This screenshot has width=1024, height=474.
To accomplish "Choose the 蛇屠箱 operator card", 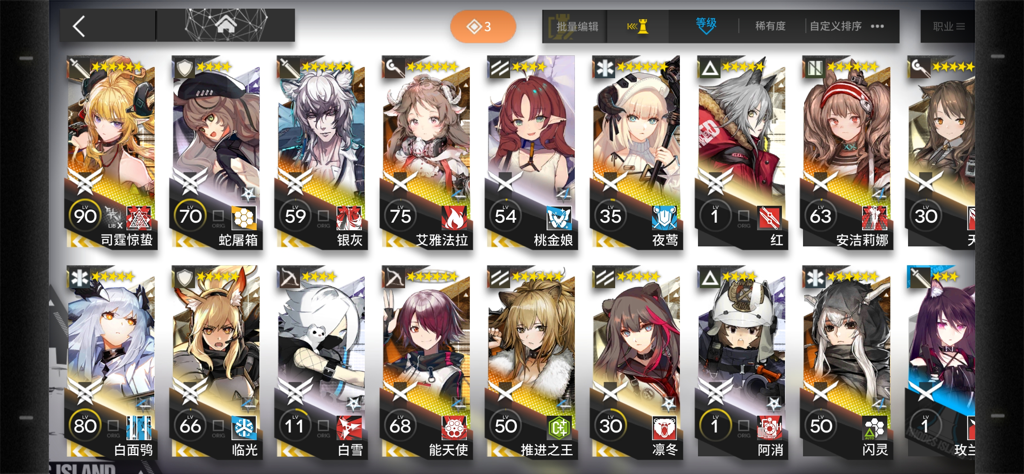I will click(x=216, y=150).
